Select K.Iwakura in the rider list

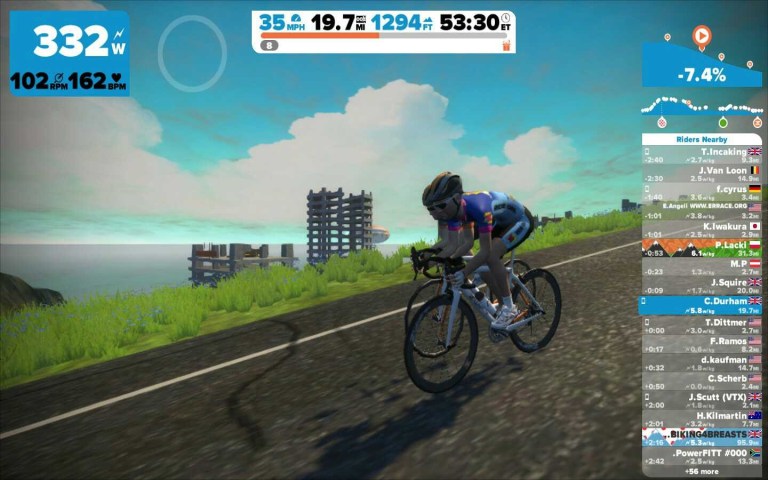pos(701,229)
